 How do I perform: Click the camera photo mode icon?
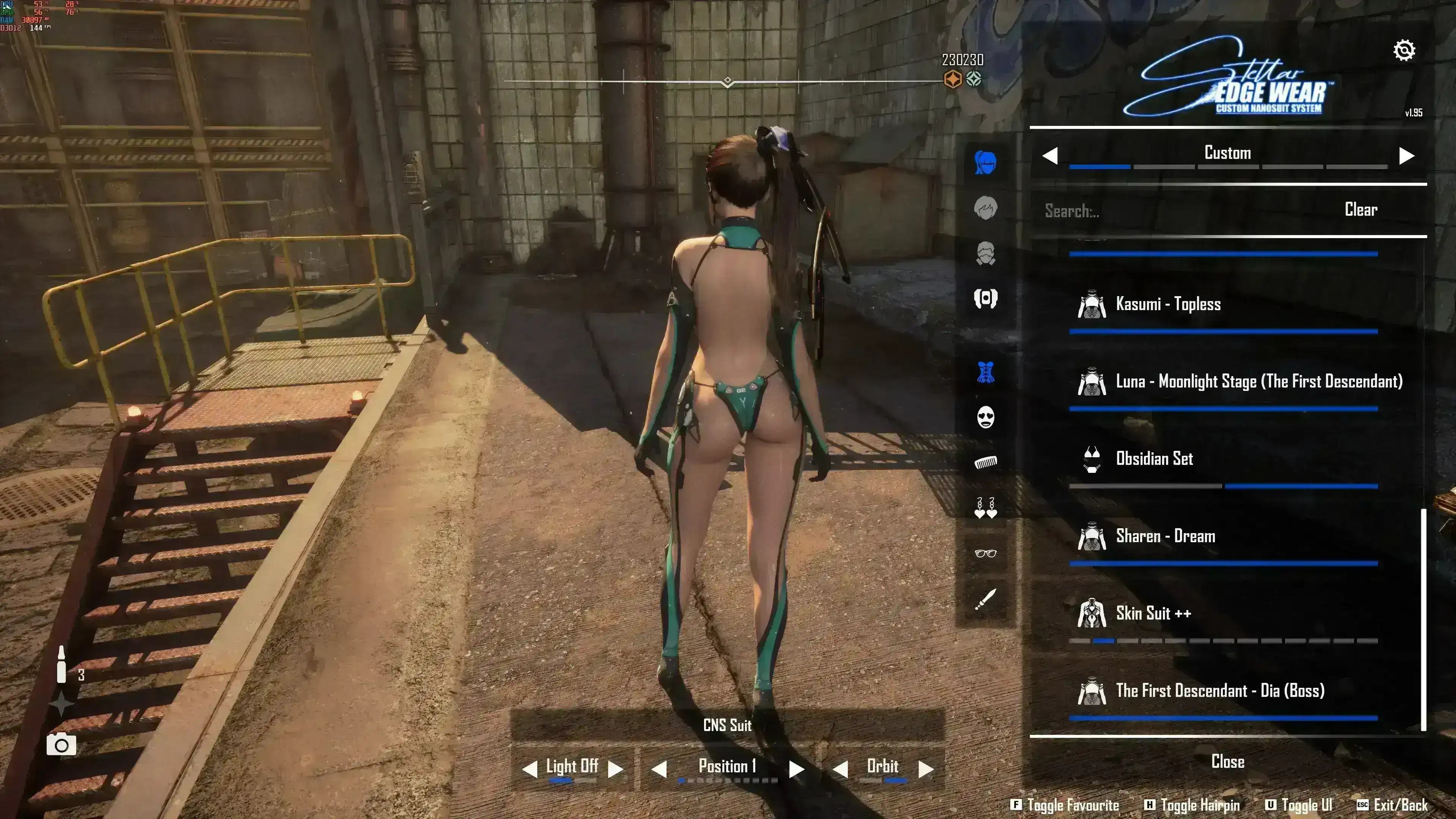coord(61,745)
